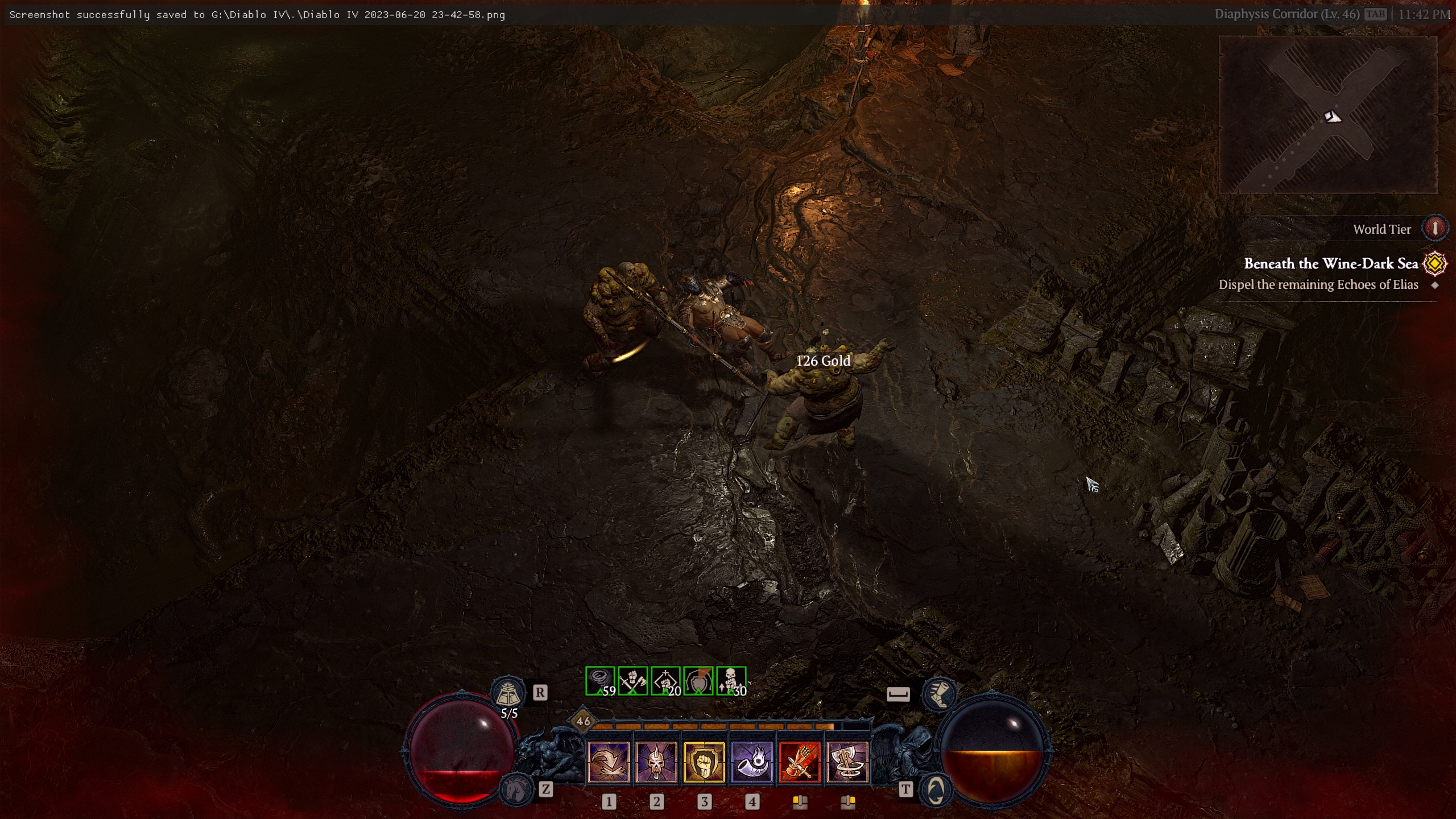Trigger the horn shout skill in slot 4
Screen dimensions: 1456x819
tap(751, 761)
